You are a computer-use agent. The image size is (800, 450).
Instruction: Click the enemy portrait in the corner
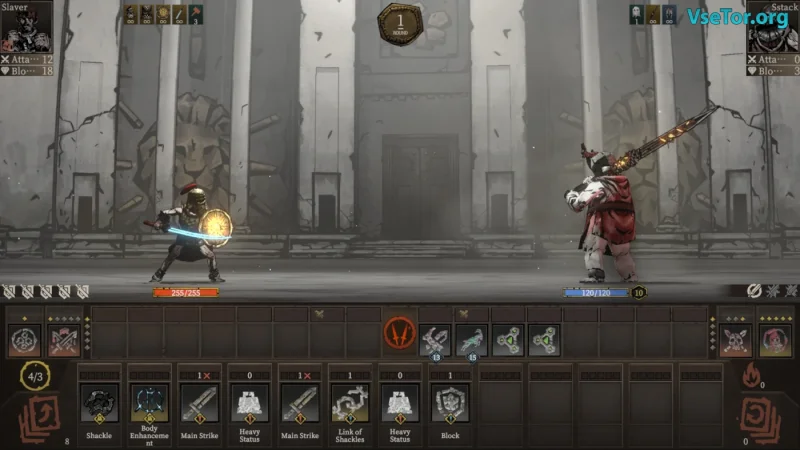773,31
